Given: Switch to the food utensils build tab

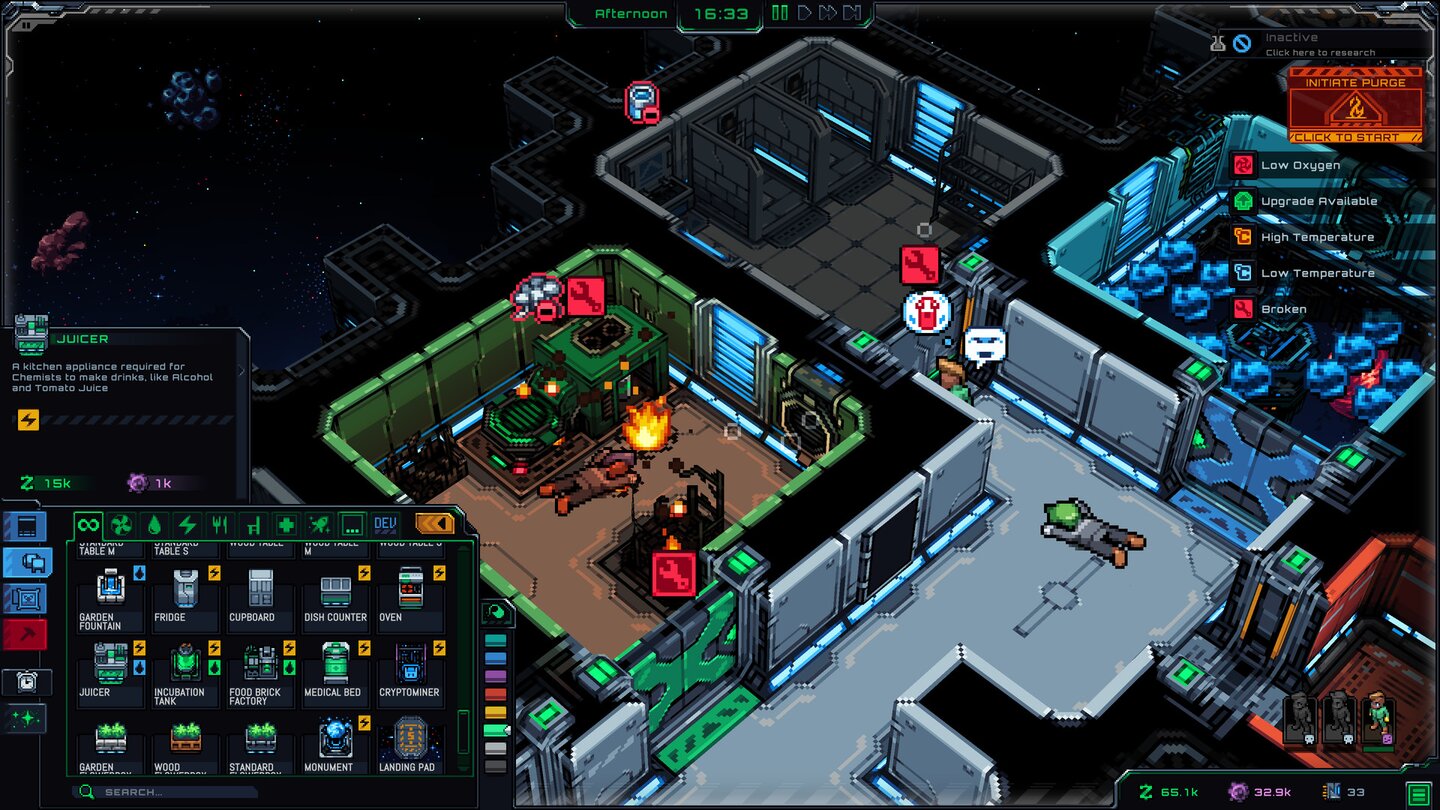Looking at the screenshot, I should click(x=220, y=523).
